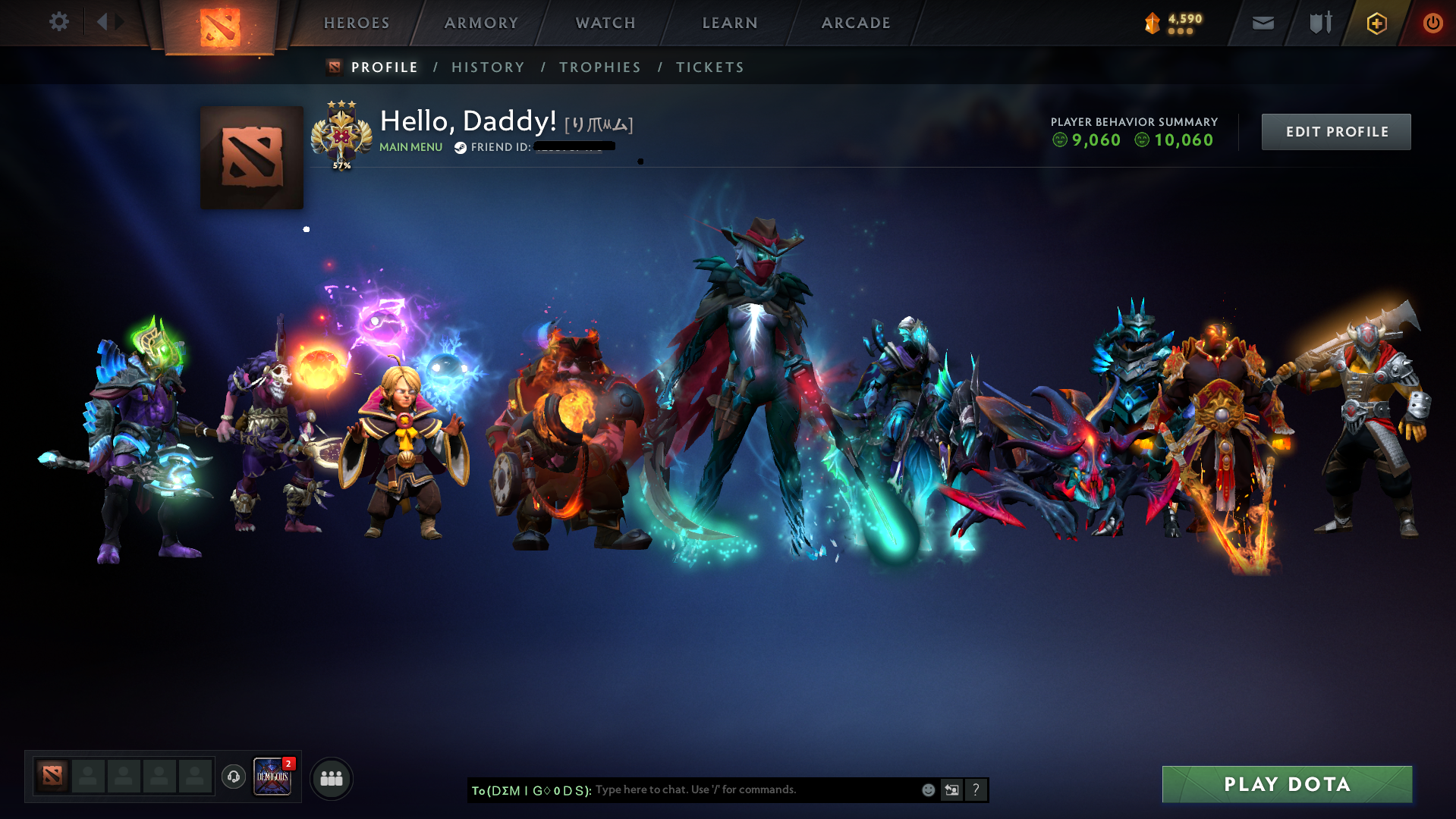The image size is (1456, 819).
Task: Open the TROPHIES tab
Action: pos(599,67)
